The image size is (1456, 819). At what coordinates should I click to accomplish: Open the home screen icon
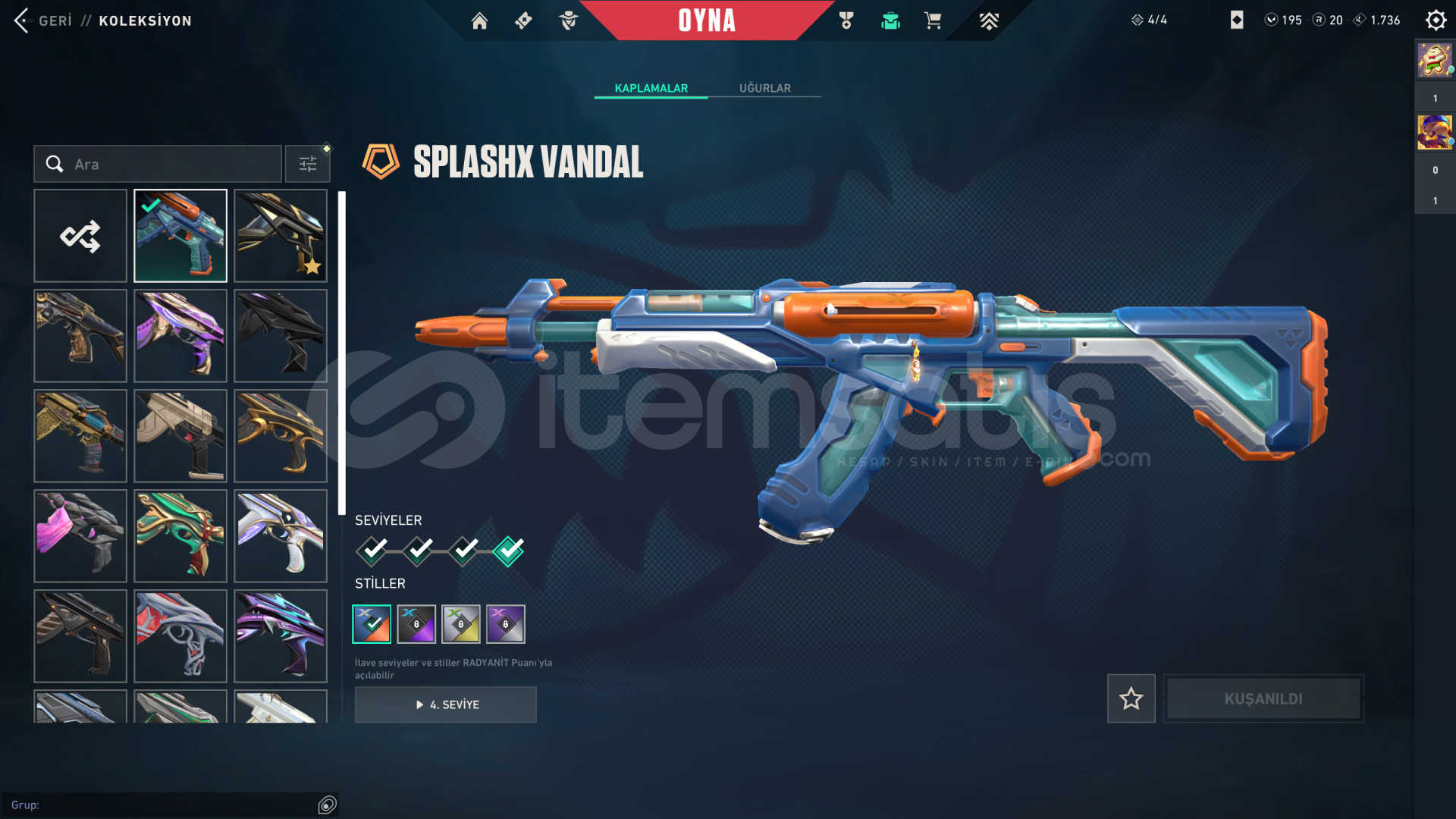point(479,20)
